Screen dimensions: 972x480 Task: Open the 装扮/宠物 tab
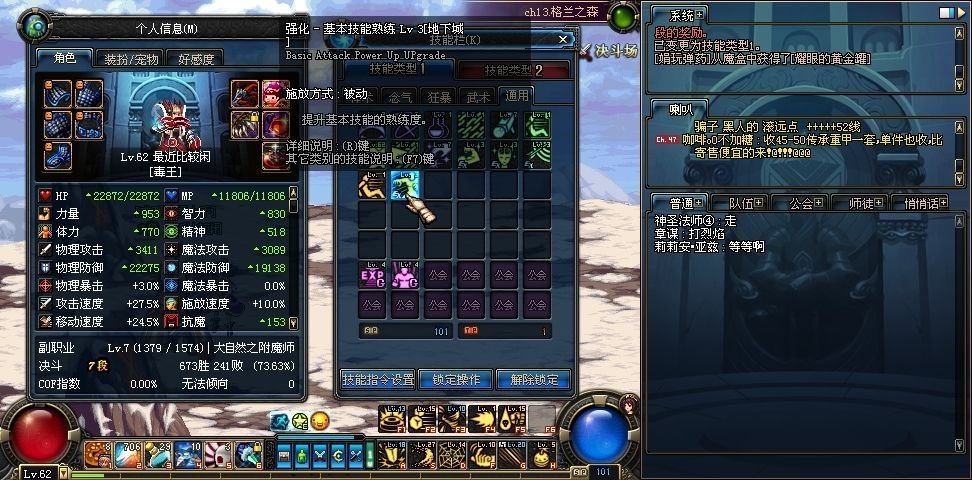click(129, 59)
